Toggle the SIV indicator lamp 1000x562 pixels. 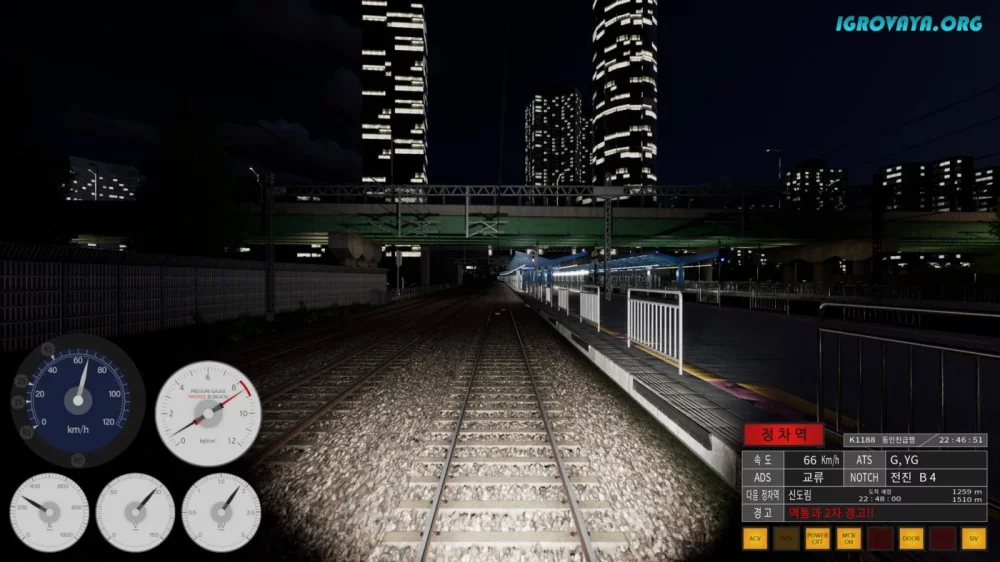pos(973,539)
